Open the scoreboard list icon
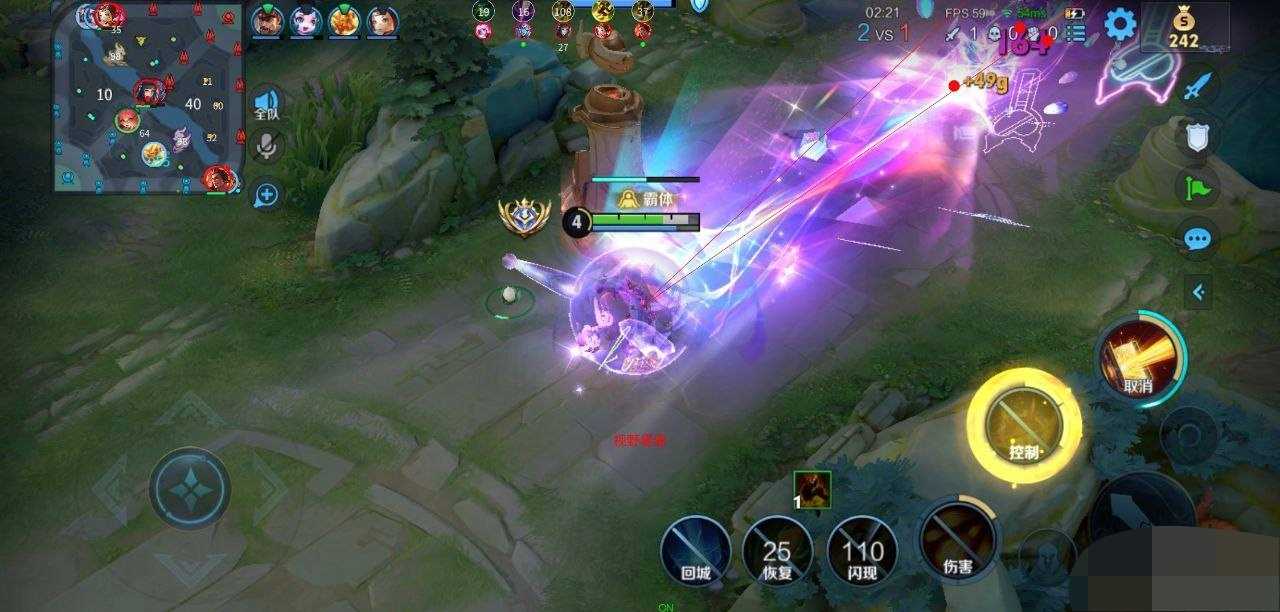 tap(1076, 33)
